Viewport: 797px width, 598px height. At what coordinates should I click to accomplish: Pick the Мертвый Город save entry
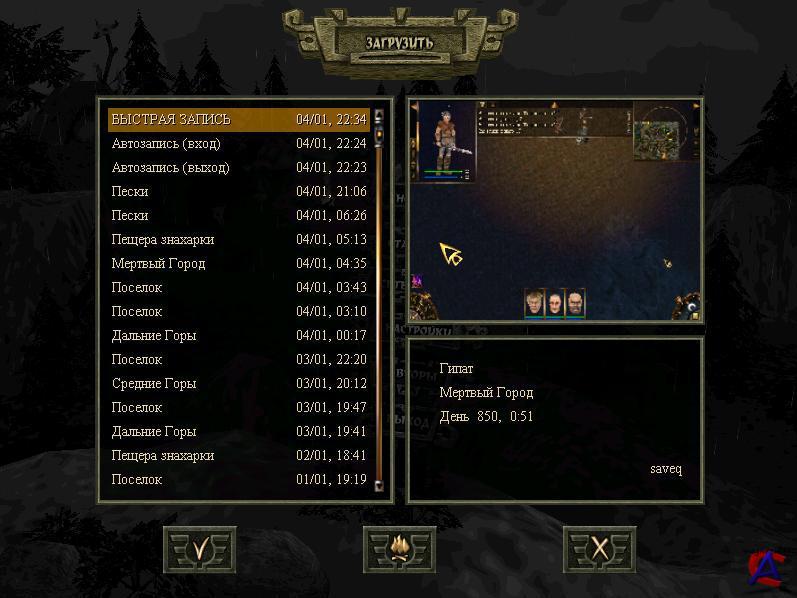tap(238, 264)
